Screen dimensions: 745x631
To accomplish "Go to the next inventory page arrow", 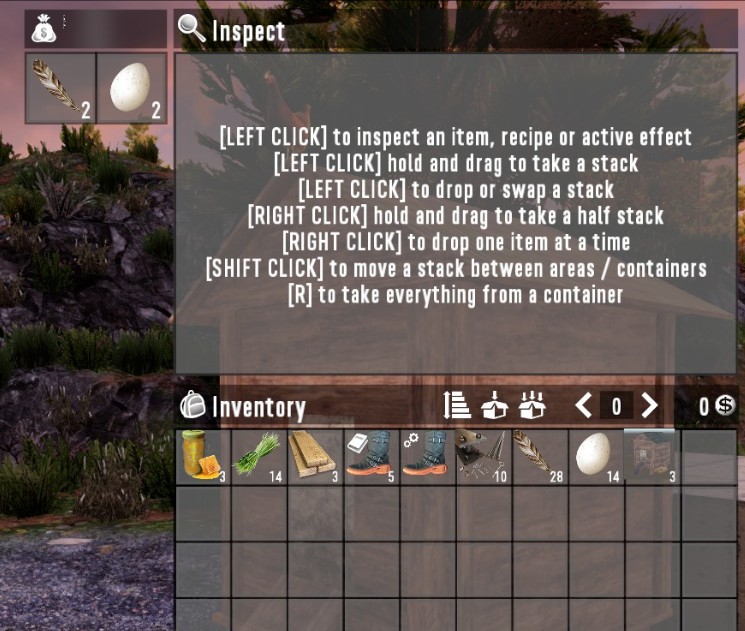I will (650, 405).
